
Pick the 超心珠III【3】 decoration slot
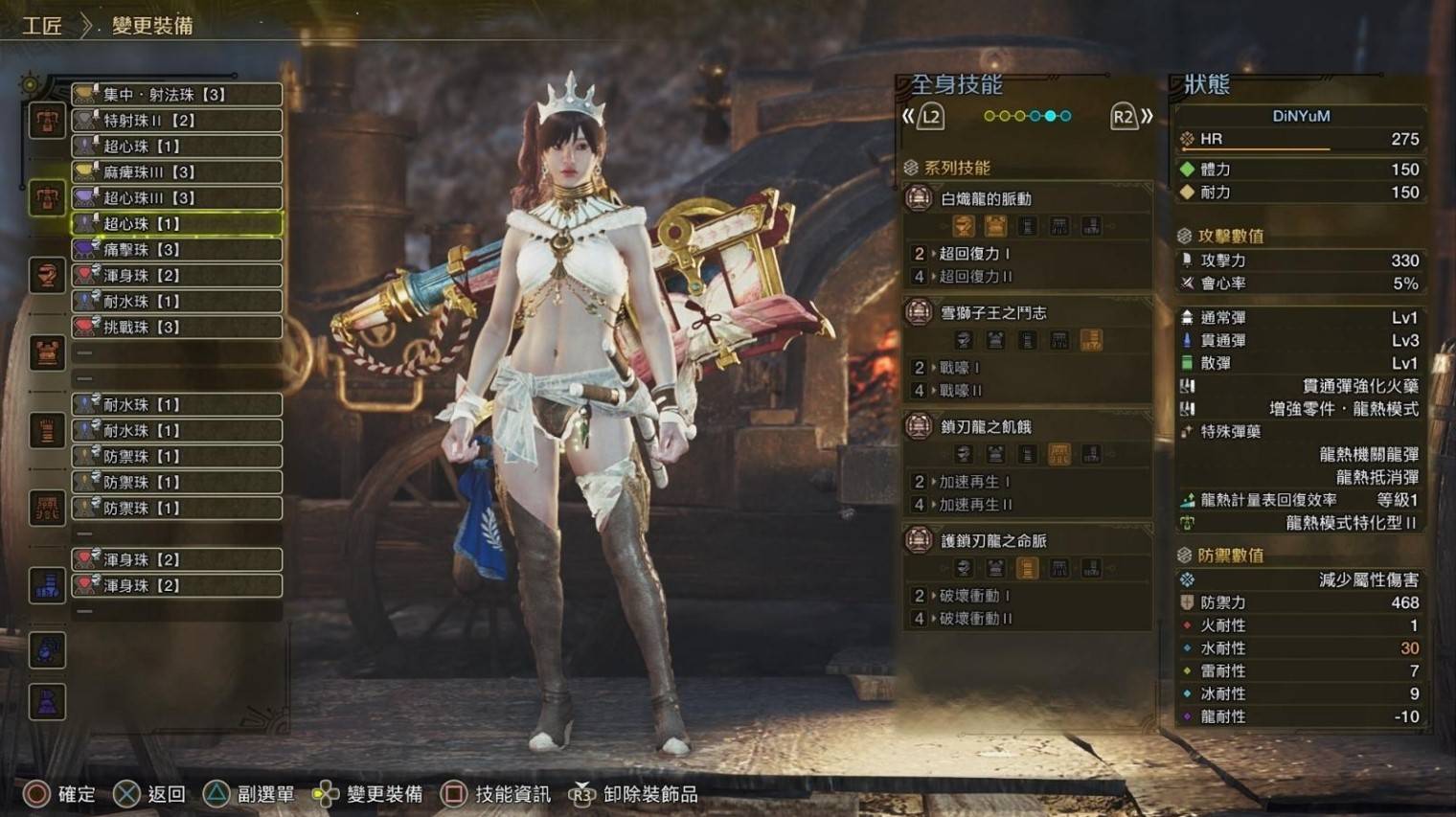(x=176, y=198)
